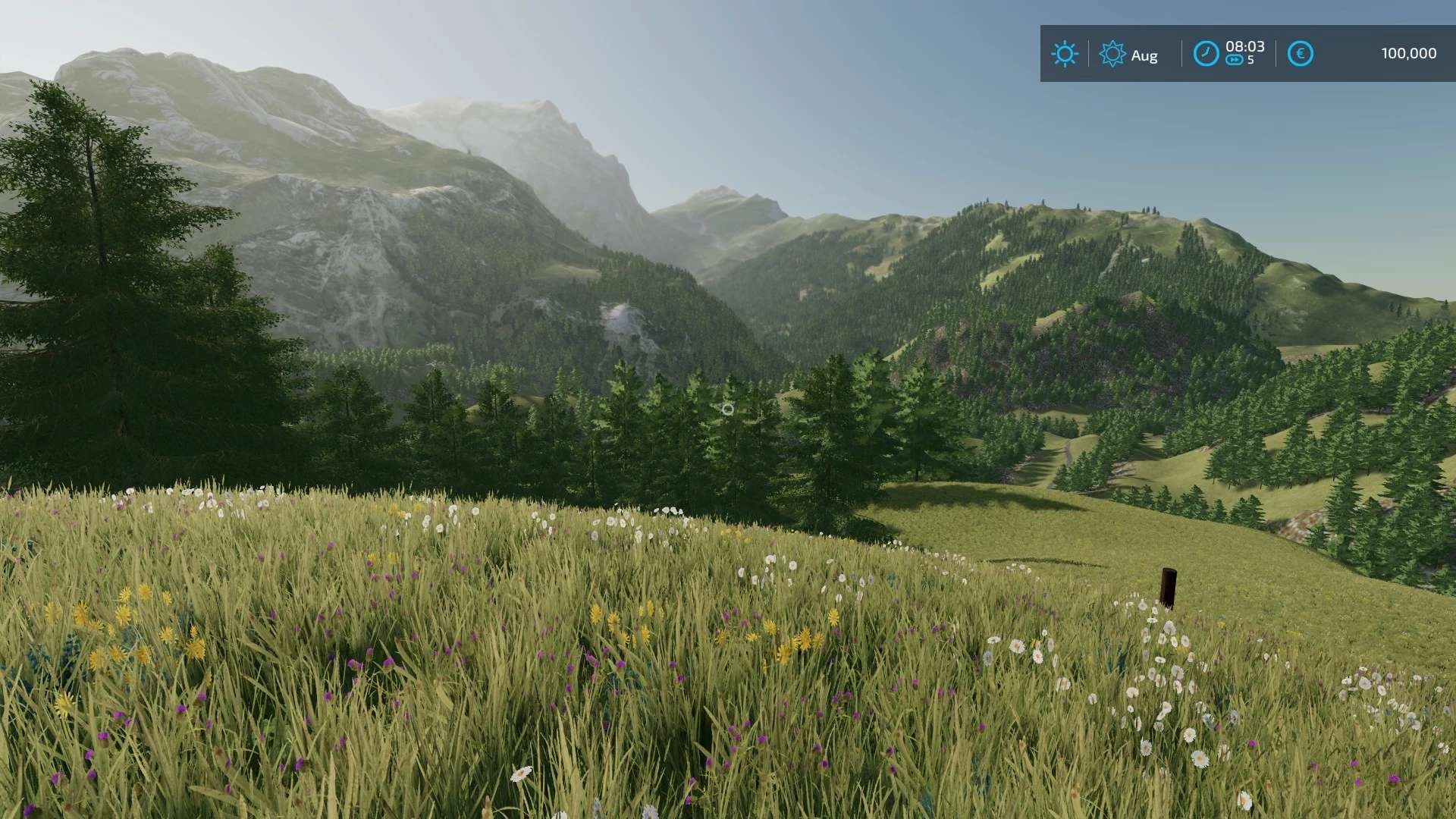Click the sunny weather forecast icon
This screenshot has width=1456, height=819.
tap(1064, 54)
